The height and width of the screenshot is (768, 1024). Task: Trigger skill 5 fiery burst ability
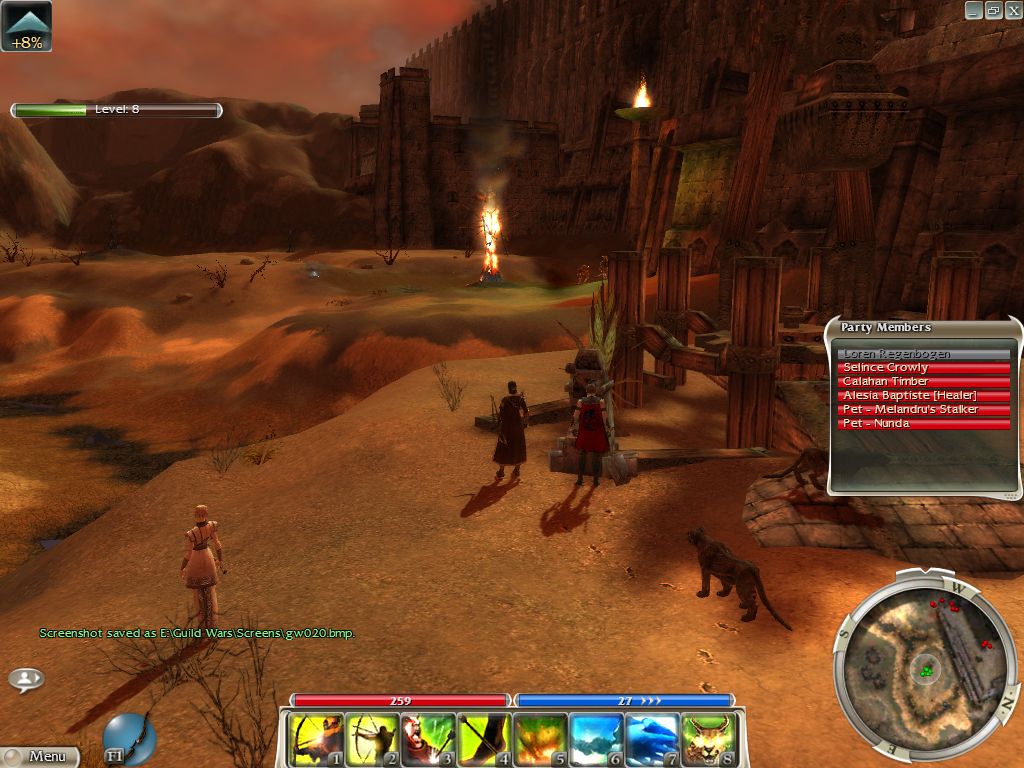tap(540, 740)
